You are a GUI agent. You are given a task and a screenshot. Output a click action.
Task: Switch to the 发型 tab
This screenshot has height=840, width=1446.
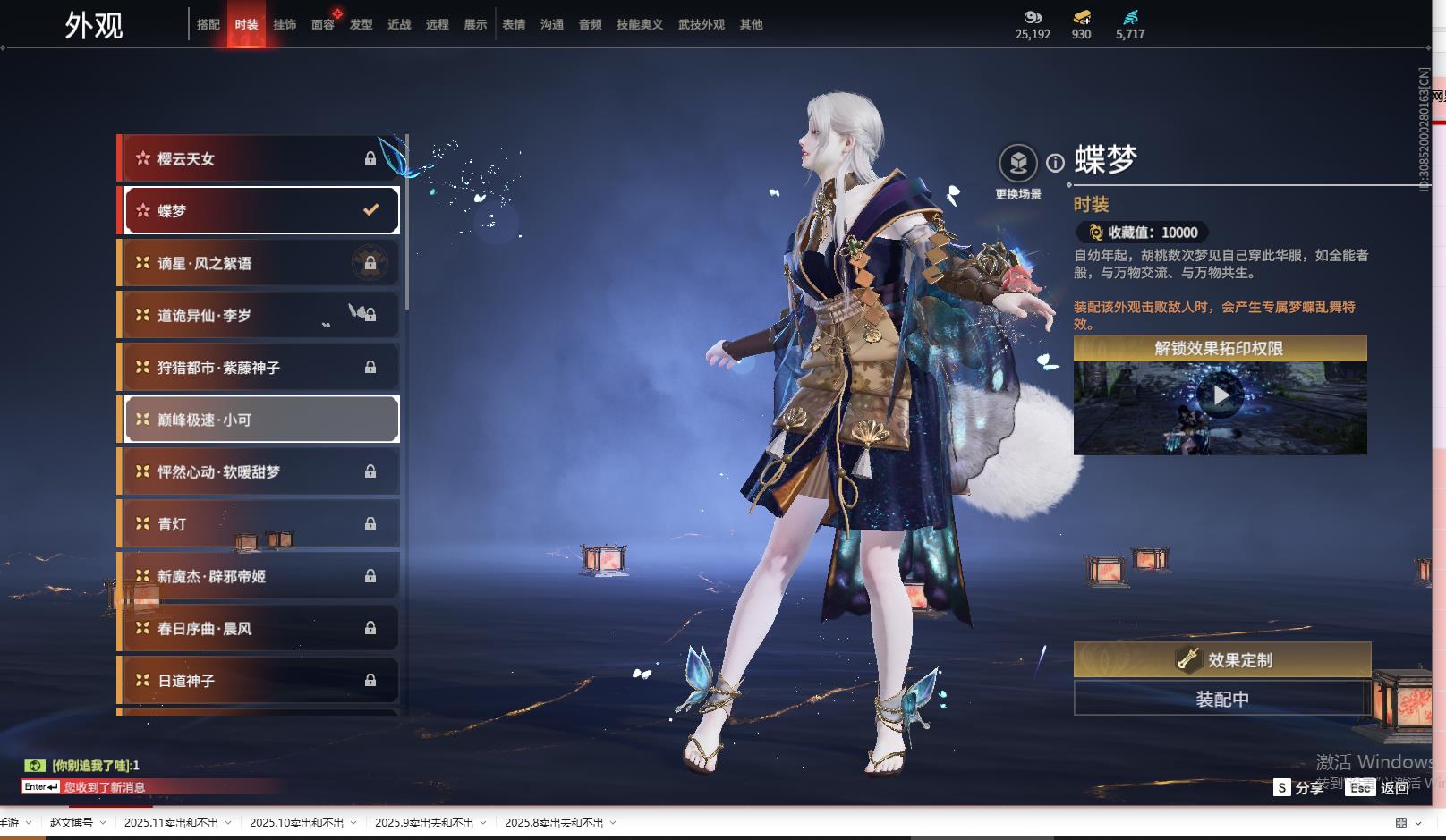[x=361, y=25]
